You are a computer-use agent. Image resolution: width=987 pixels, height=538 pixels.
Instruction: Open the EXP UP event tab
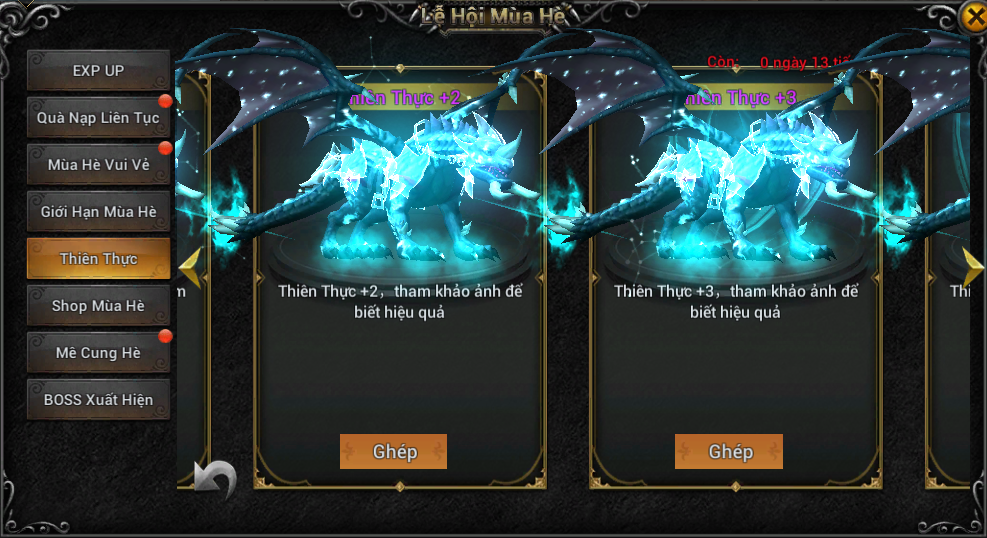(x=98, y=71)
